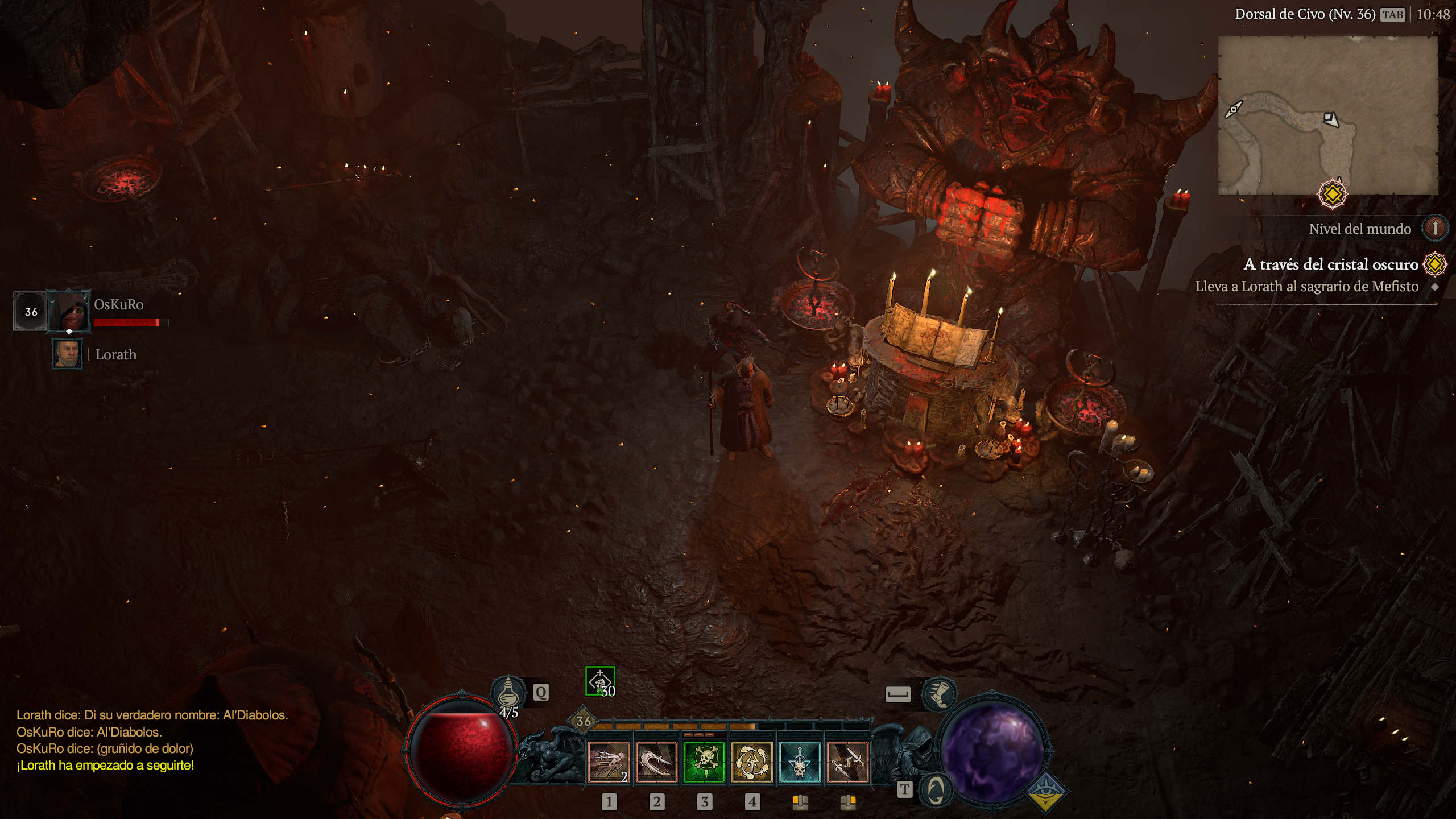Open the minimap
Screen dimensions: 1456x819
click(x=1327, y=115)
